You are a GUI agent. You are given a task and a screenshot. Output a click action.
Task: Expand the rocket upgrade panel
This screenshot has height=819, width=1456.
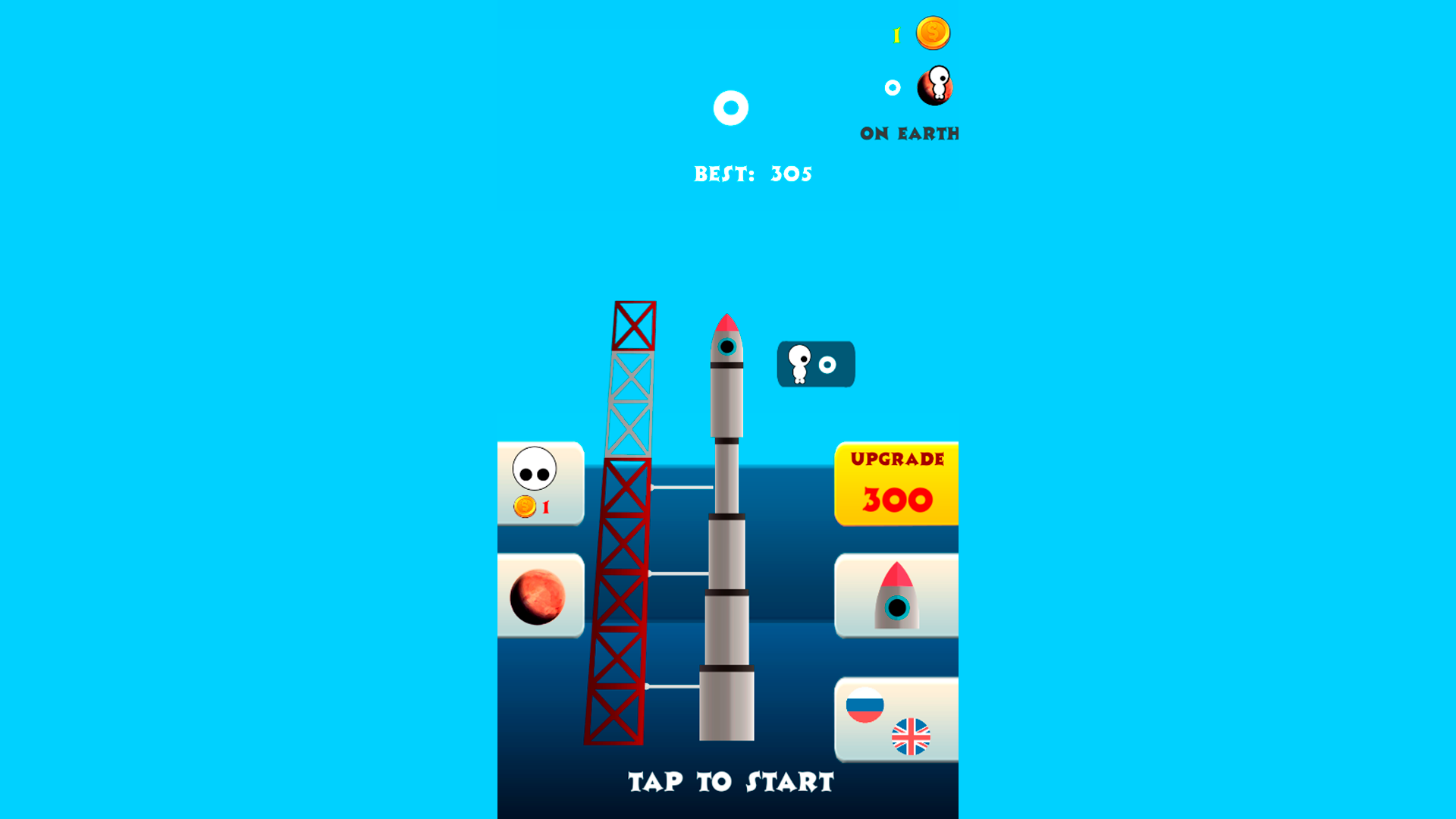896,482
